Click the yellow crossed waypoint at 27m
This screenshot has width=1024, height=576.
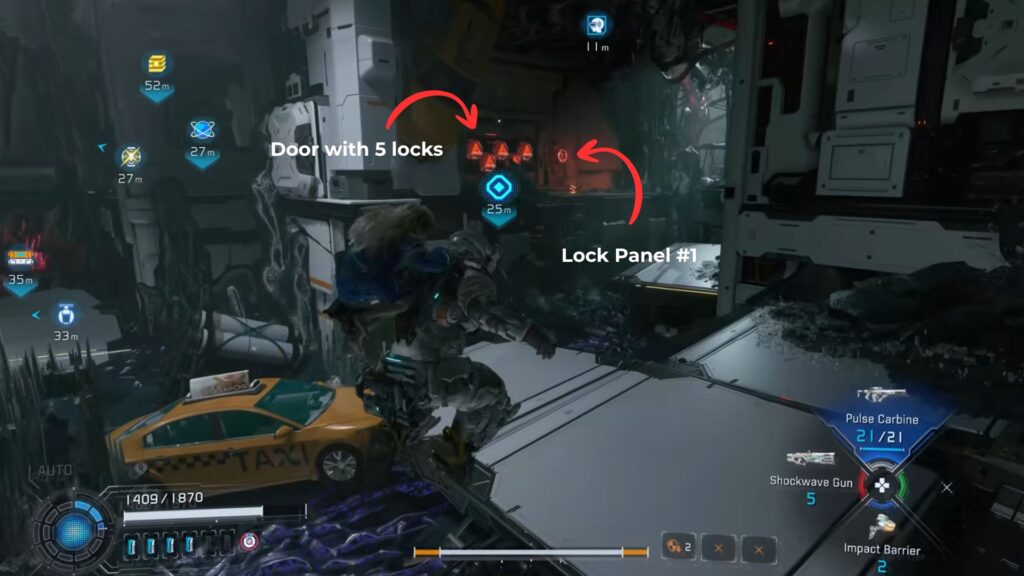pos(130,156)
